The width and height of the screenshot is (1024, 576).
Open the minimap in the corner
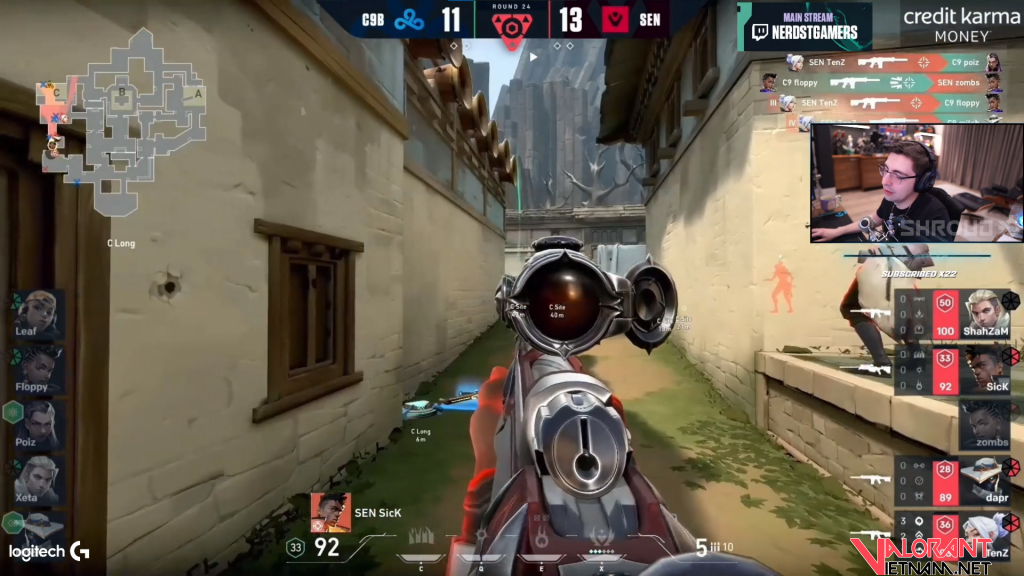point(122,118)
